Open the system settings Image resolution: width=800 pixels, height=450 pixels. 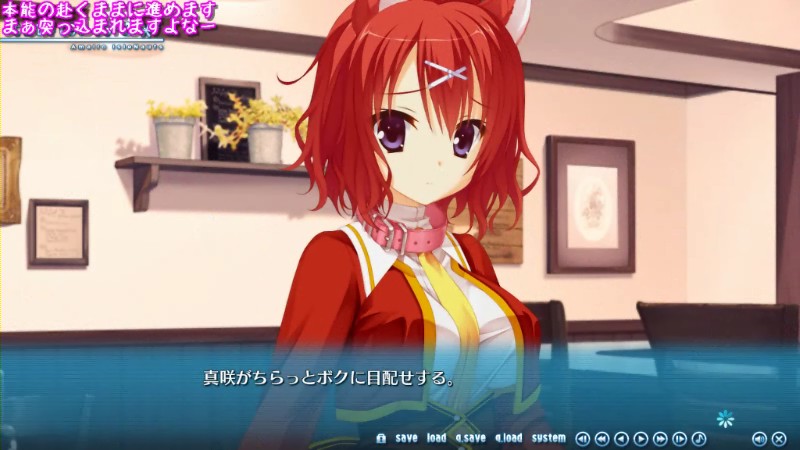coord(548,438)
